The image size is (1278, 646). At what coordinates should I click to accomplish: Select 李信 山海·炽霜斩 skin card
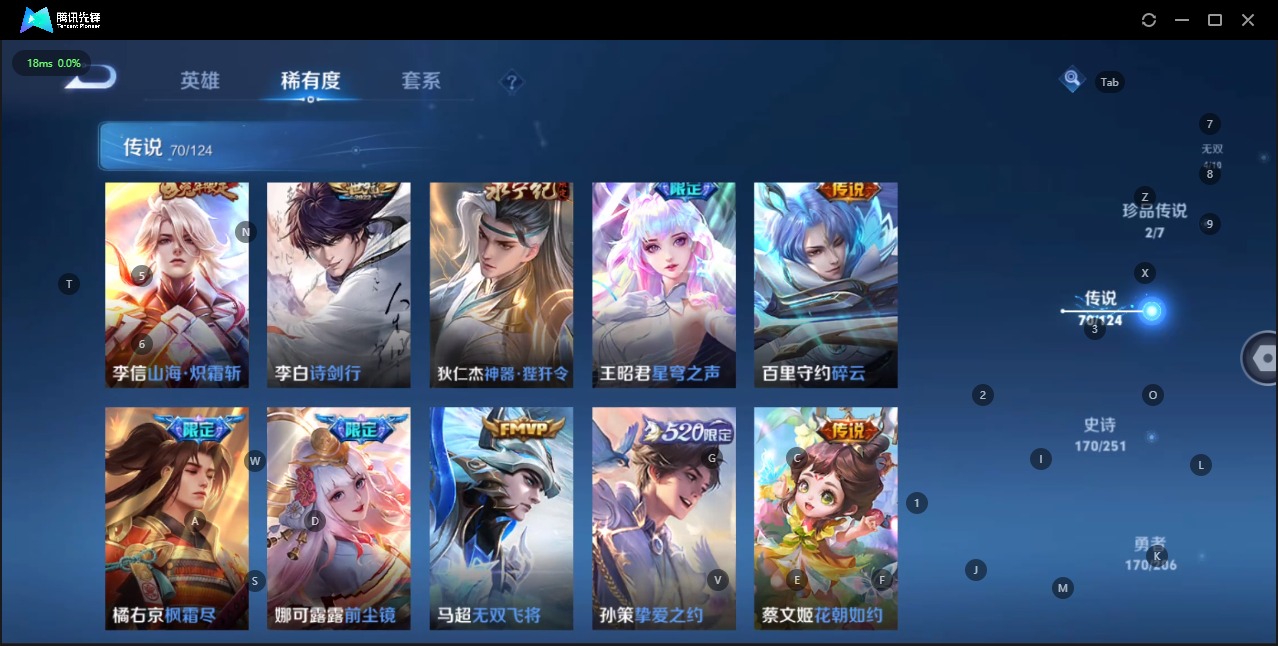(177, 285)
